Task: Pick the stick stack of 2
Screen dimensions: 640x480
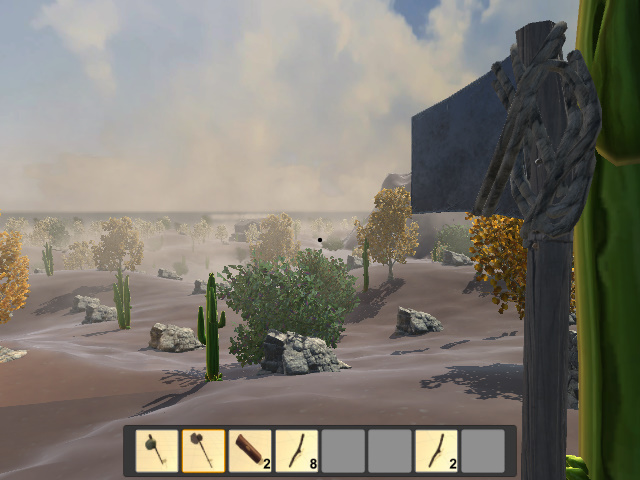Action: [x=436, y=451]
